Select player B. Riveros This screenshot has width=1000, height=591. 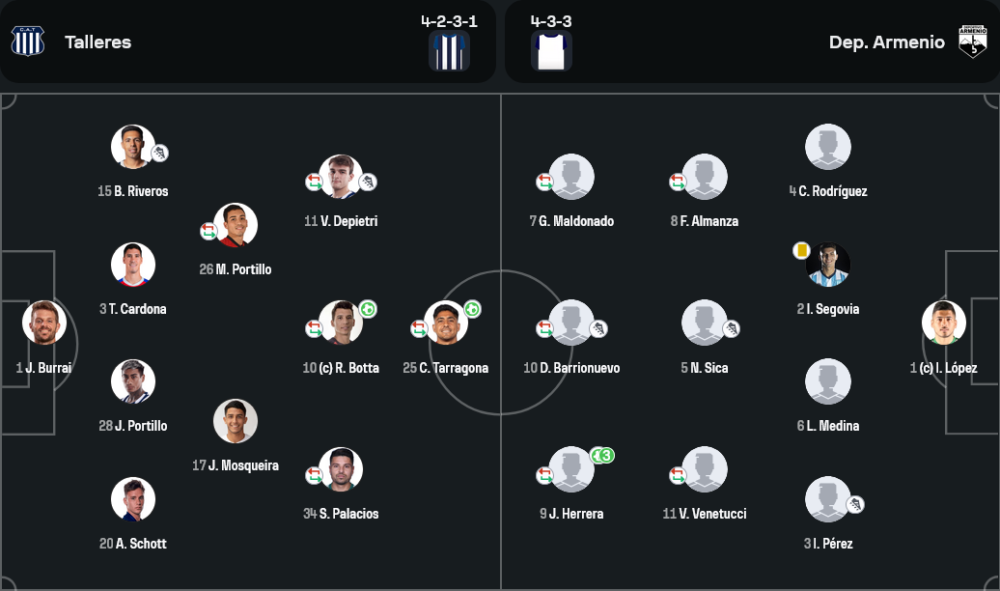pos(132,147)
